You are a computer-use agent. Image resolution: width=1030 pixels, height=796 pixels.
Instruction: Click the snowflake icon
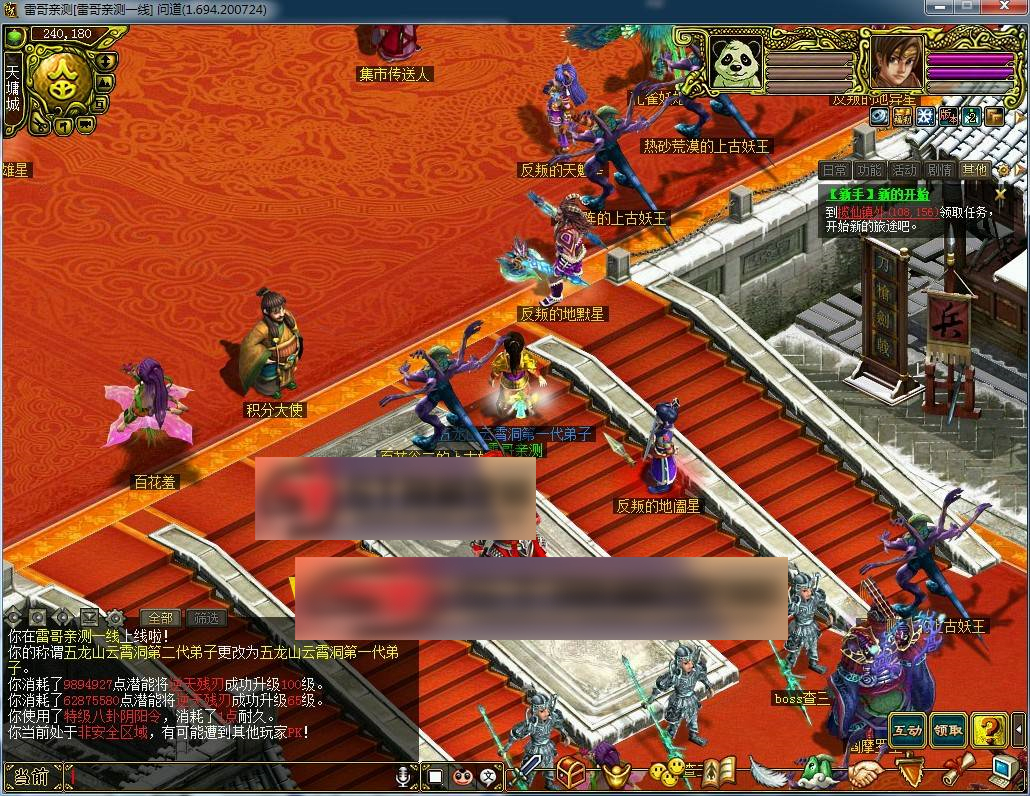click(x=924, y=117)
